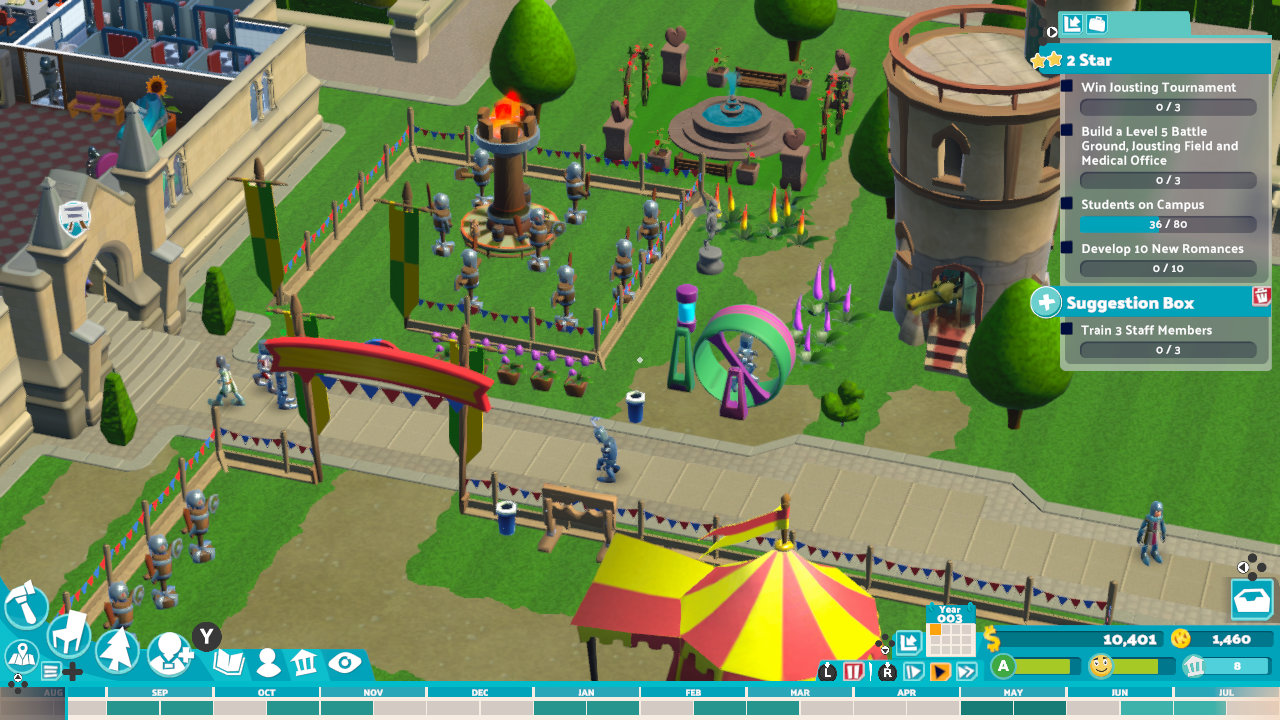
Task: Open the campus overview (bank building) panel
Action: pyautogui.click(x=304, y=660)
